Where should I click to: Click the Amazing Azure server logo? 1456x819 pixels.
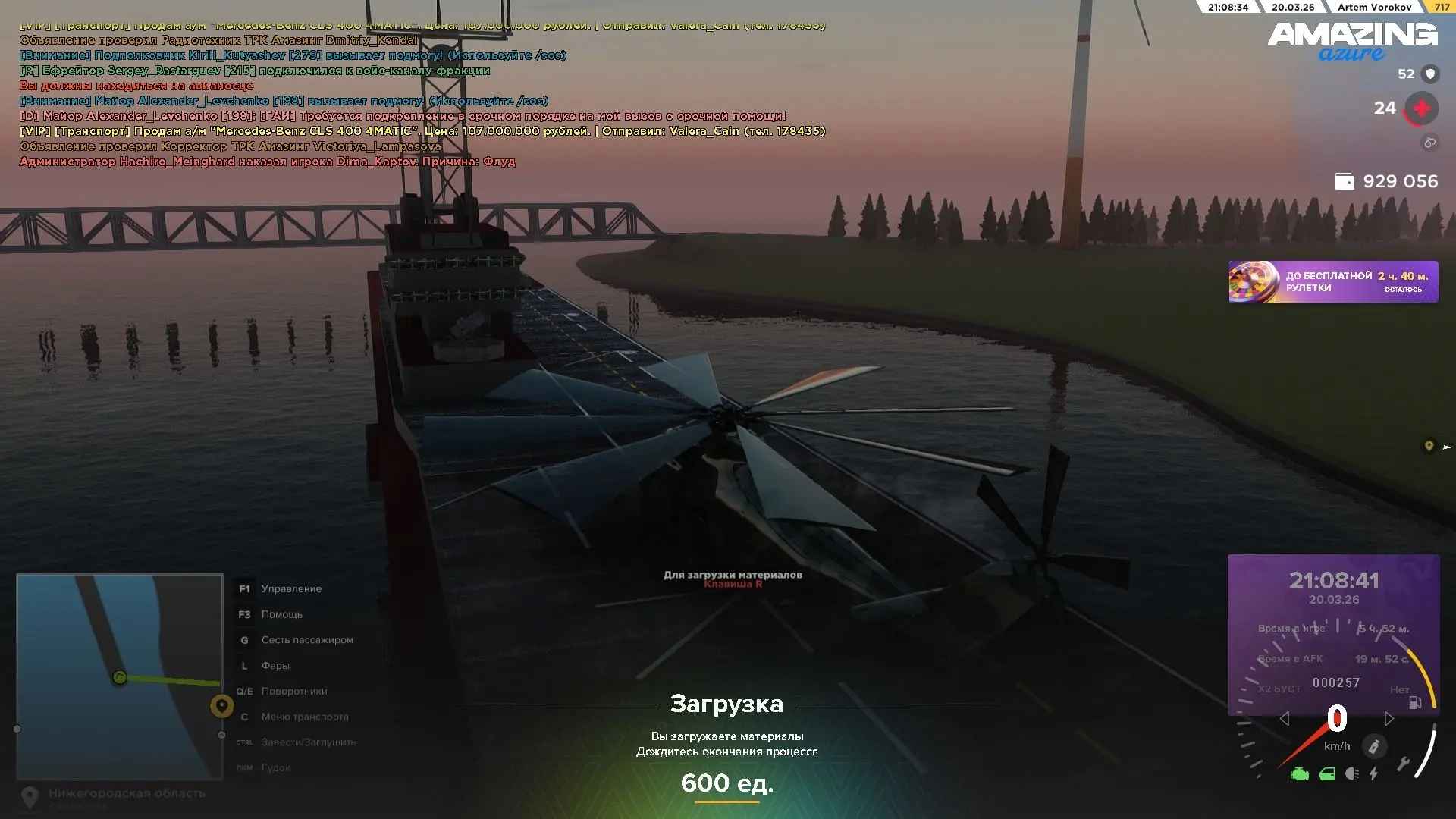(x=1352, y=41)
